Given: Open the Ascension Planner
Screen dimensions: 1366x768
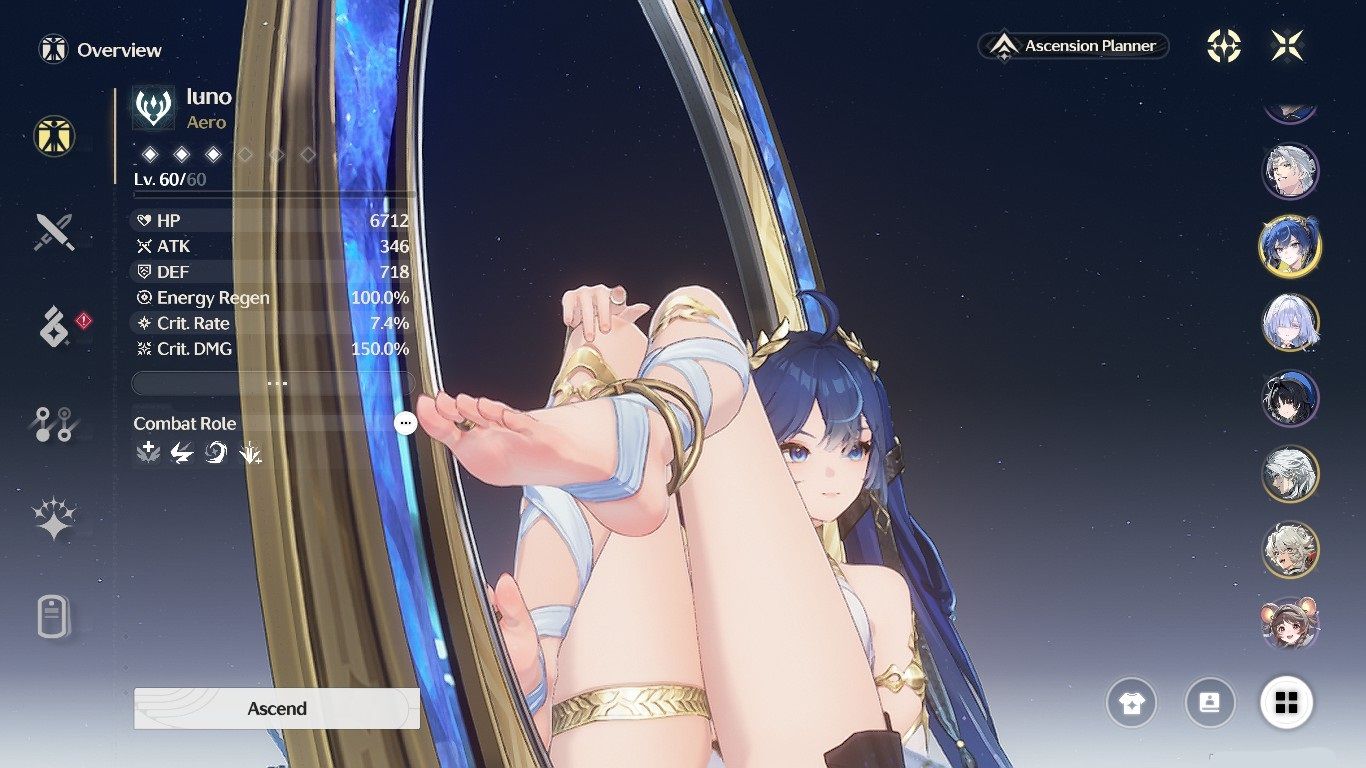Looking at the screenshot, I should pyautogui.click(x=1073, y=46).
